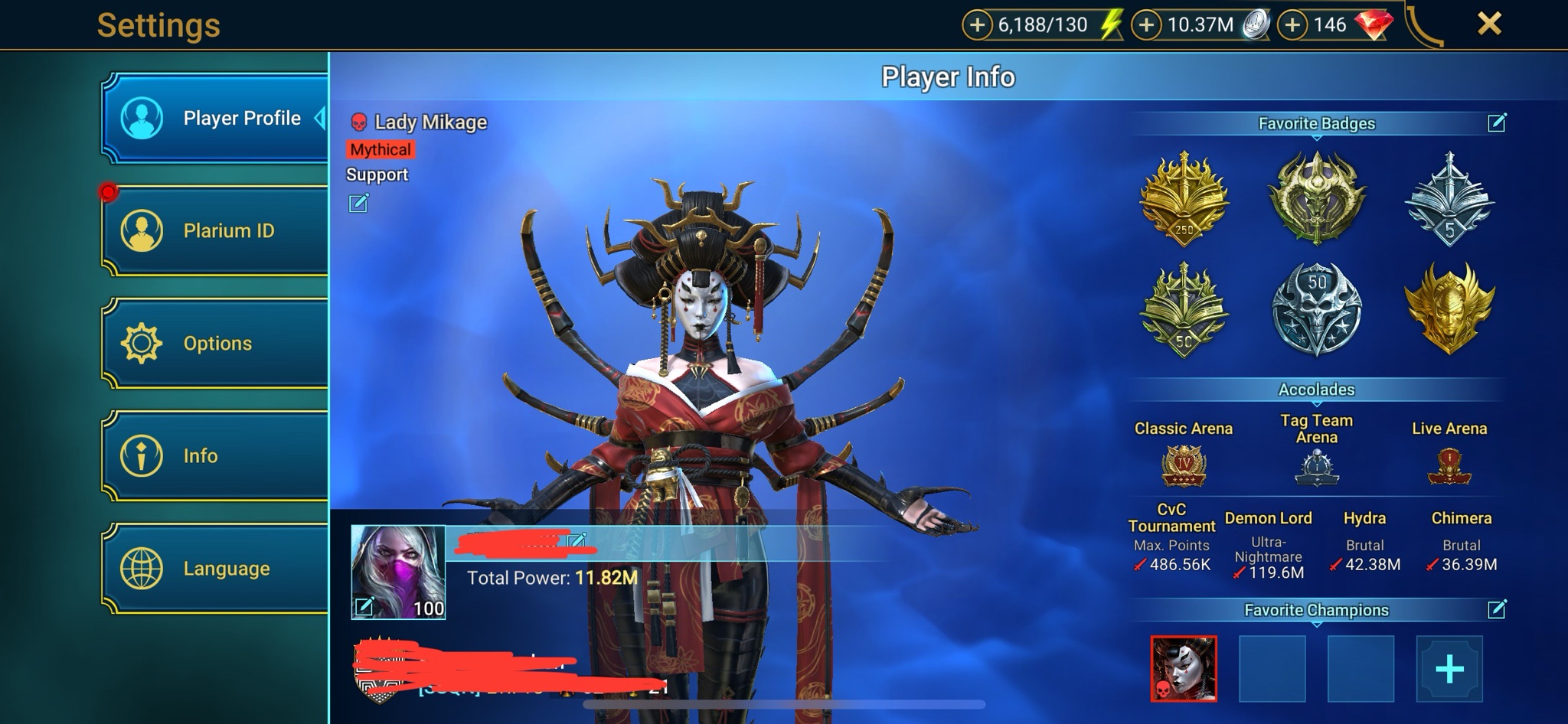Add a favorite champion with the plus tile

[1449, 669]
